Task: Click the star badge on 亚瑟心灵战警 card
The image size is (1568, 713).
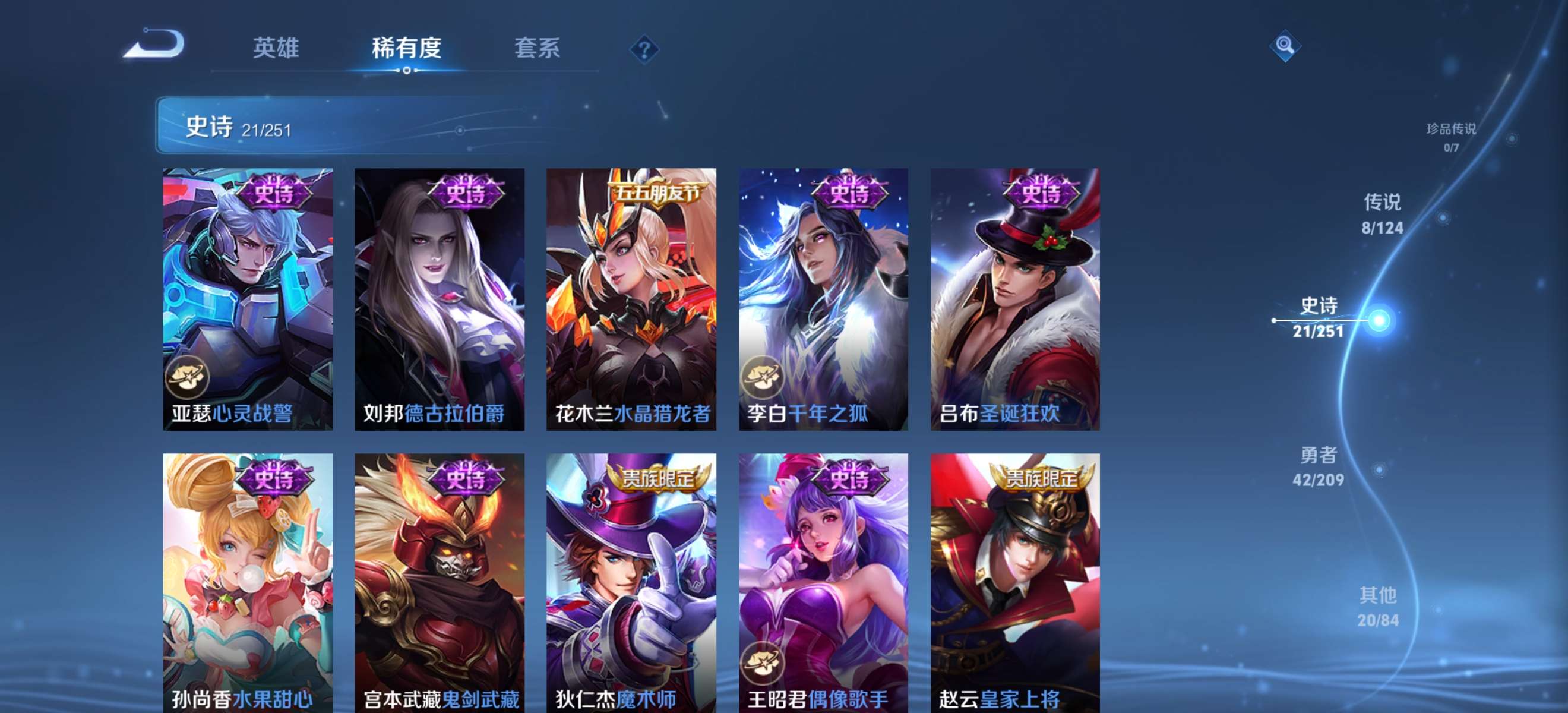Action: coord(189,378)
